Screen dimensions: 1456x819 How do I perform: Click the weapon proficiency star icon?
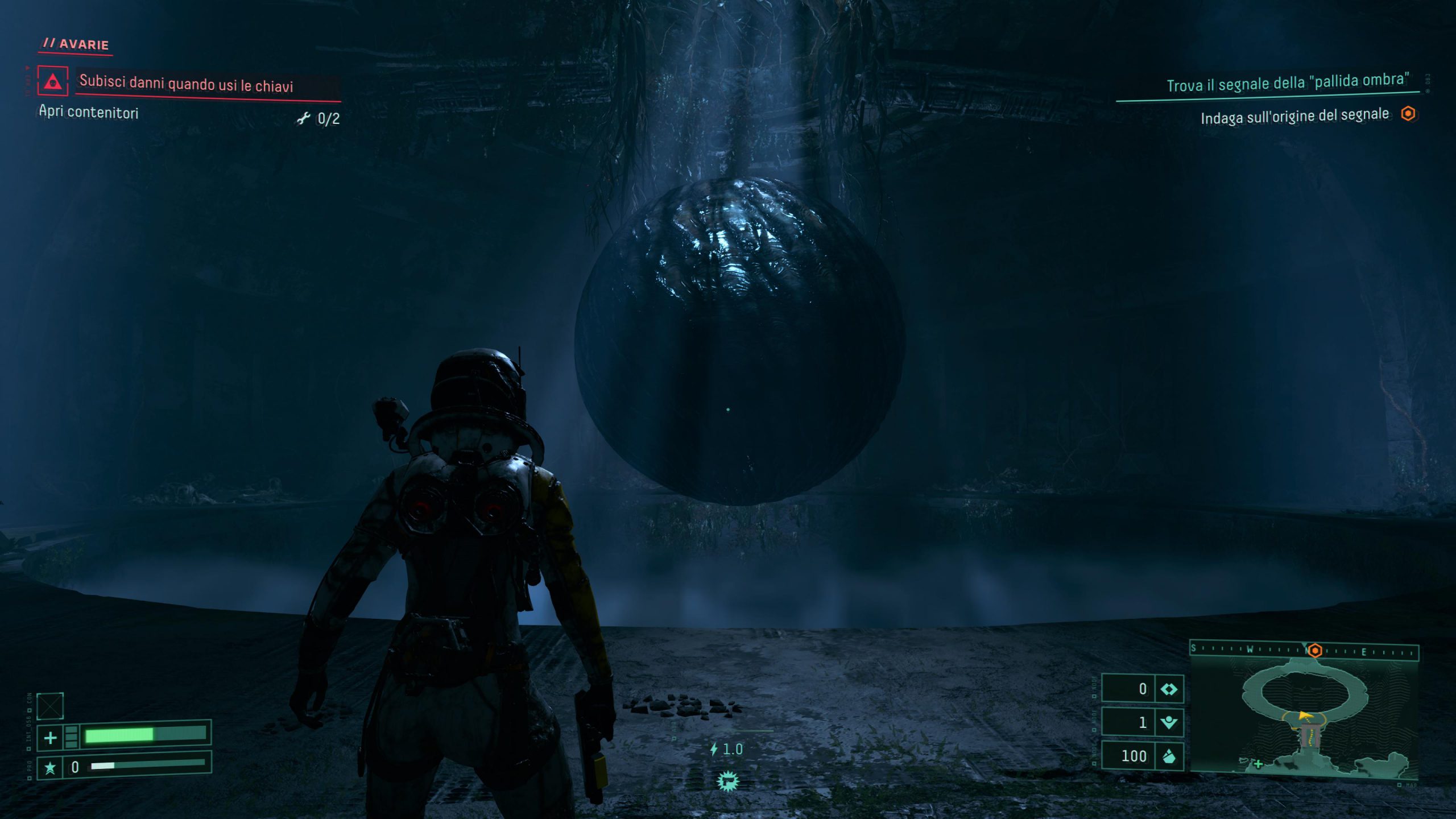[x=50, y=768]
